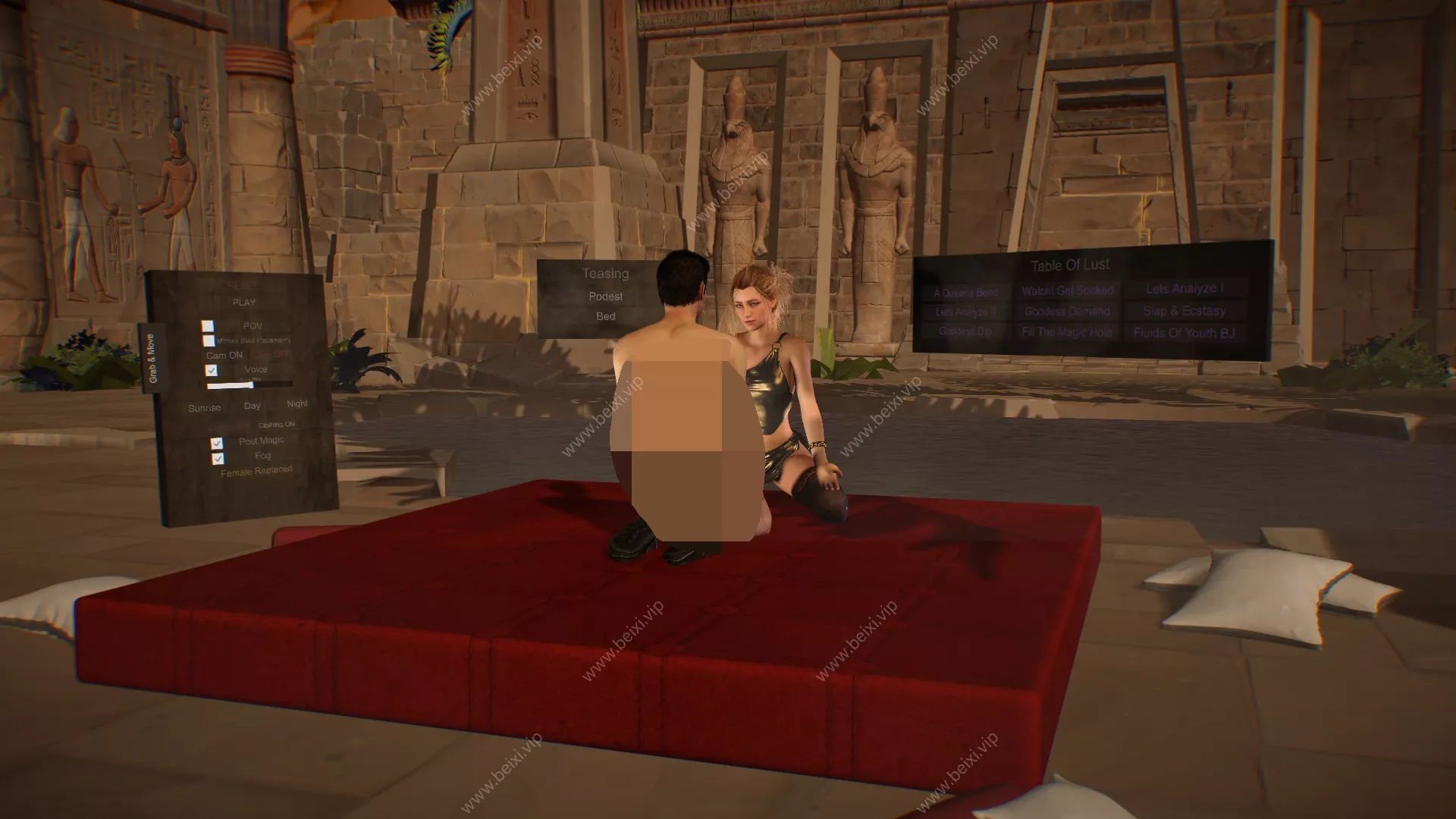Grab the panel via Grab & Move handle

coord(152,359)
